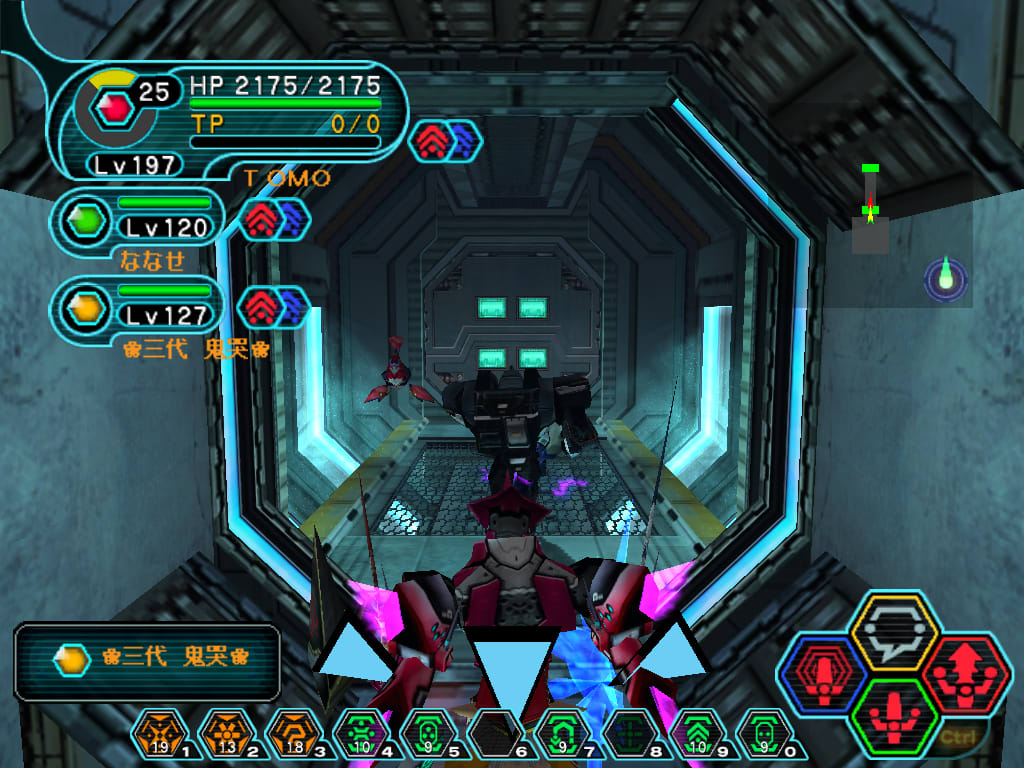Viewport: 1024px width, 768px height.
Task: Click TOMO's red and blue buff icons
Action: click(x=445, y=141)
